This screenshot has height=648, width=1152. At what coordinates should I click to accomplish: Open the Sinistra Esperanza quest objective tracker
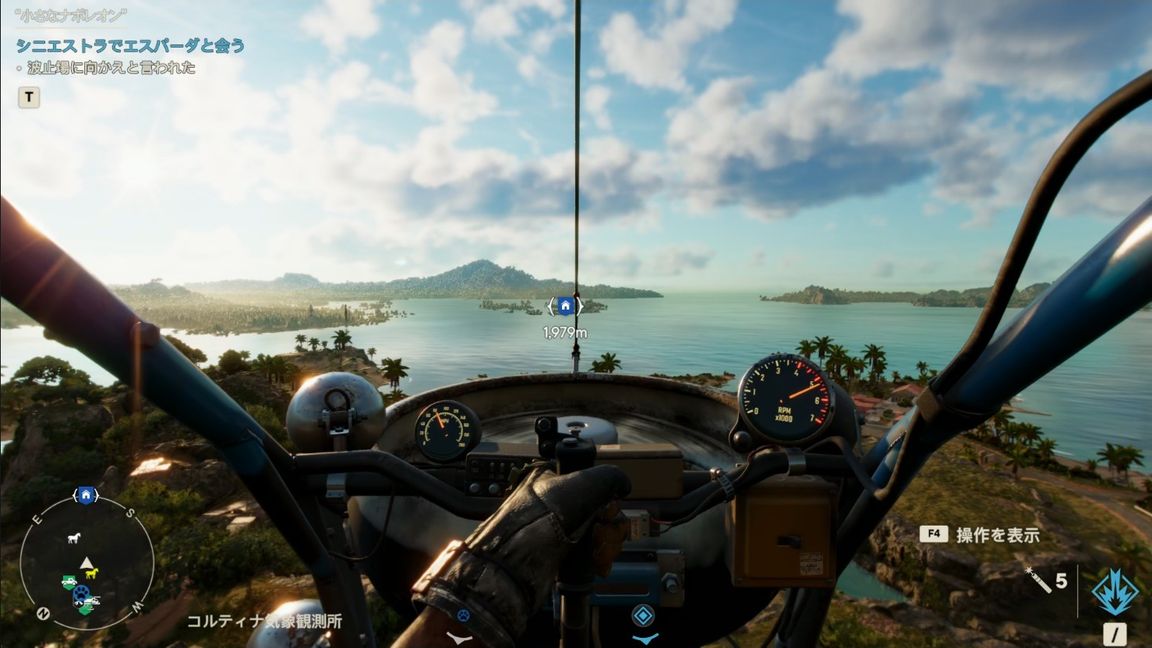coord(130,46)
